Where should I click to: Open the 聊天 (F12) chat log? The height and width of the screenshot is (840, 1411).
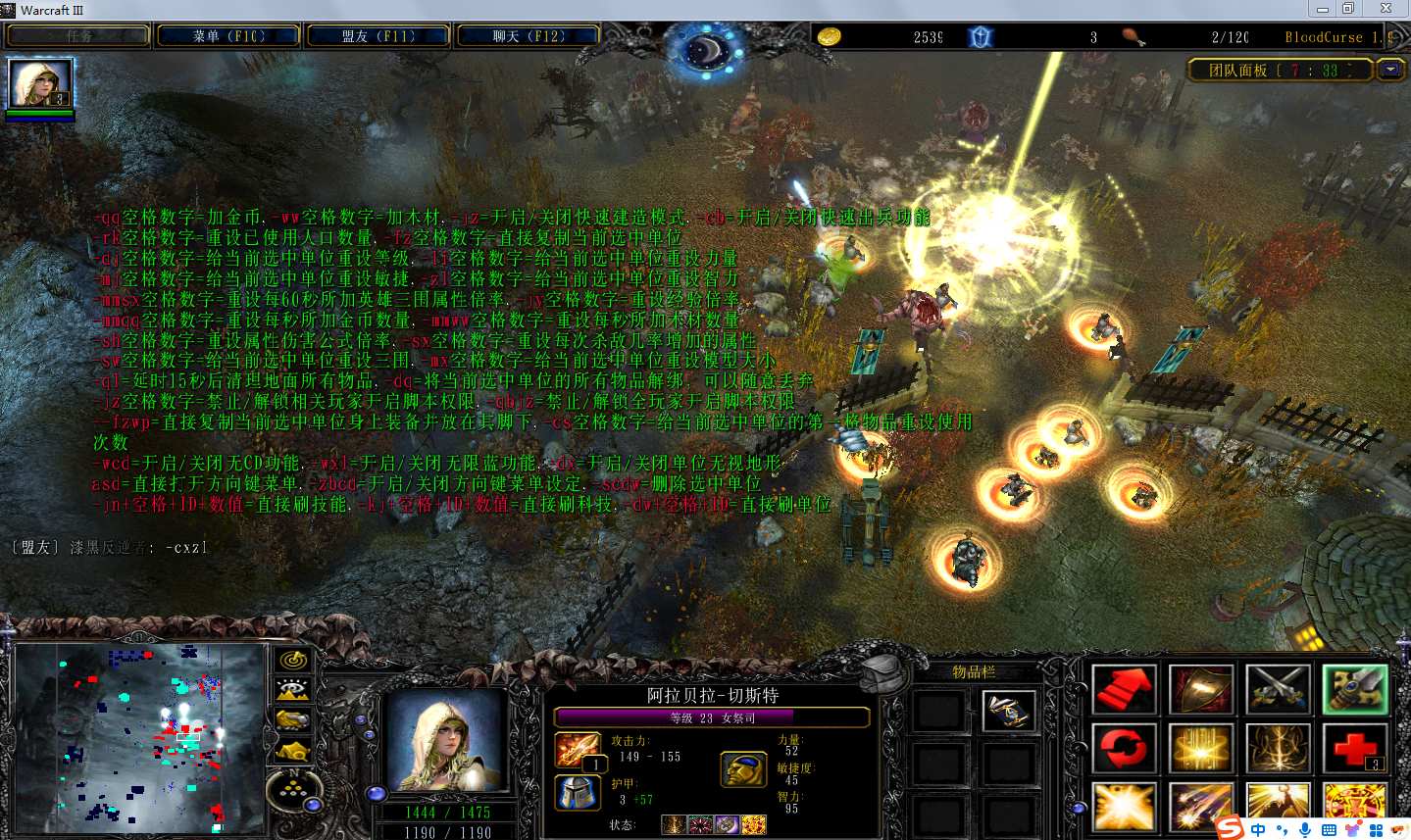[528, 36]
